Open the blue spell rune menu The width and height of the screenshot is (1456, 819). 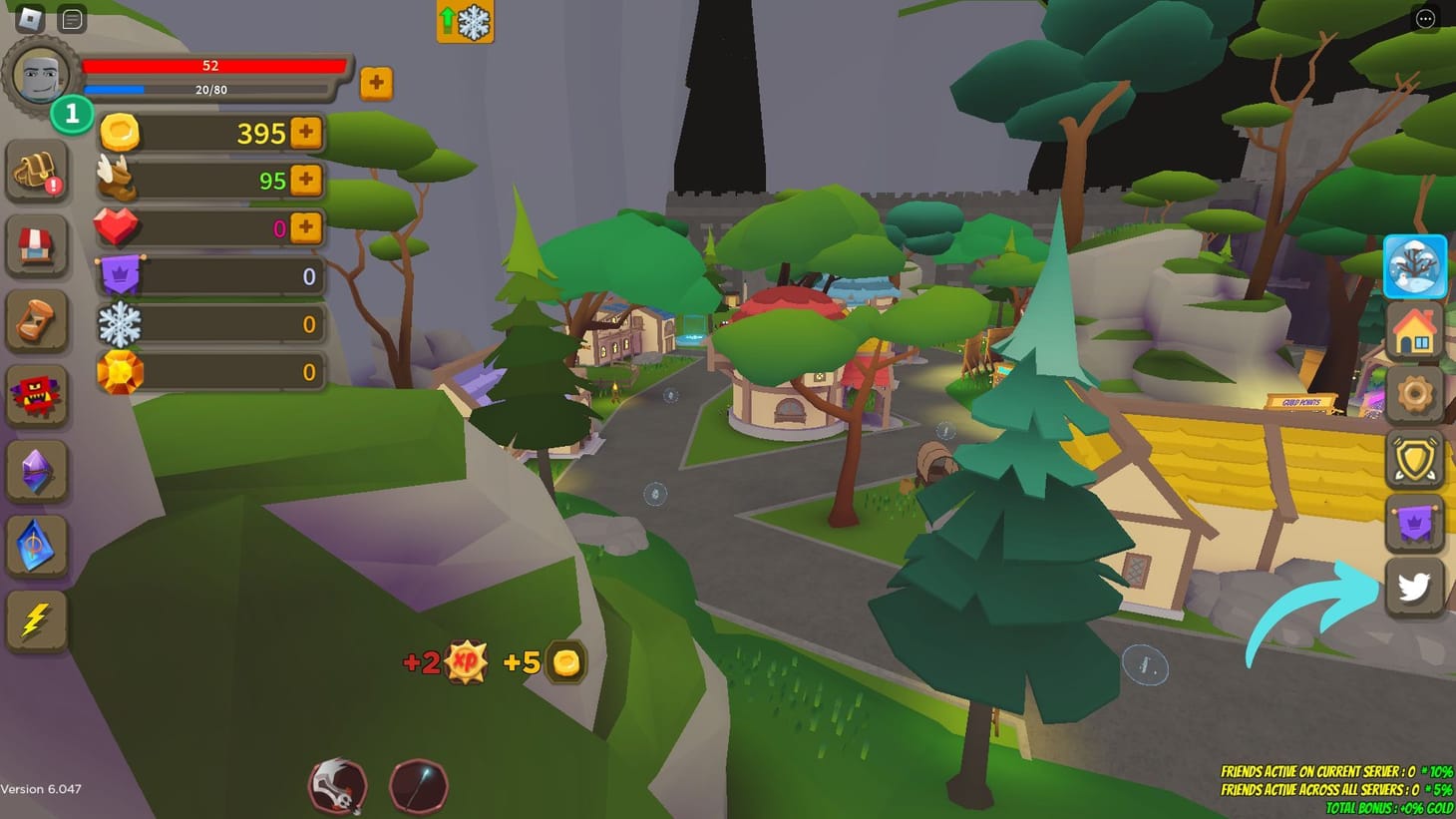coord(38,547)
